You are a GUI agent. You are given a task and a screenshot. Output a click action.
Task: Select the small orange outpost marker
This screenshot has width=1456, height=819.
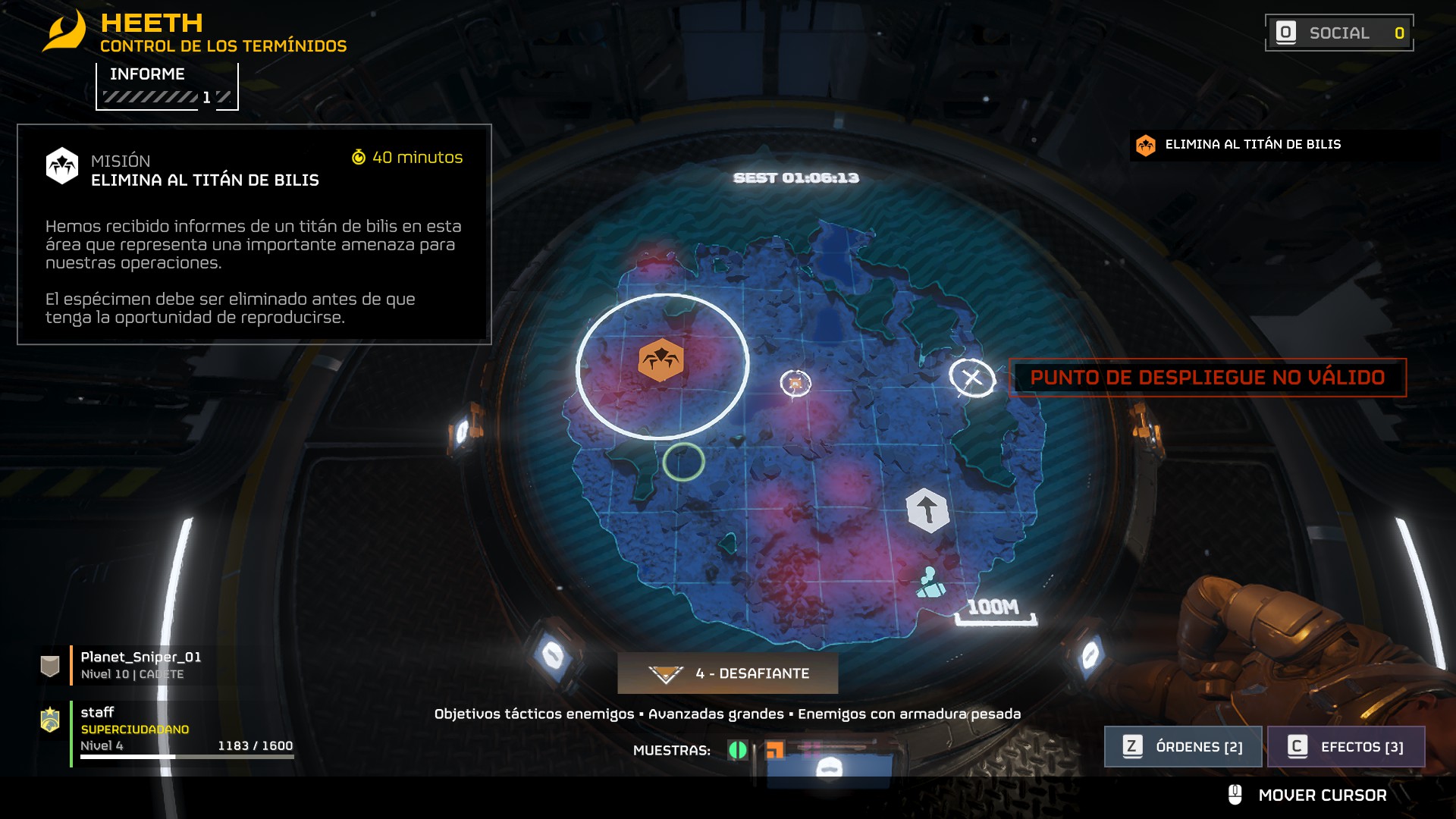point(795,384)
